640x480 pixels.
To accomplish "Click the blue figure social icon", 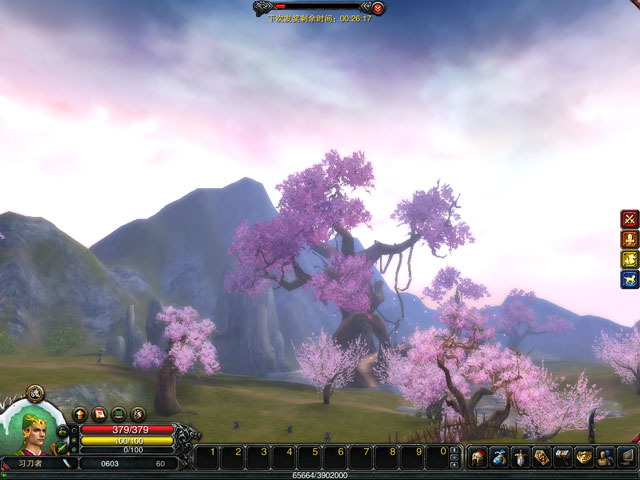I will point(605,457).
